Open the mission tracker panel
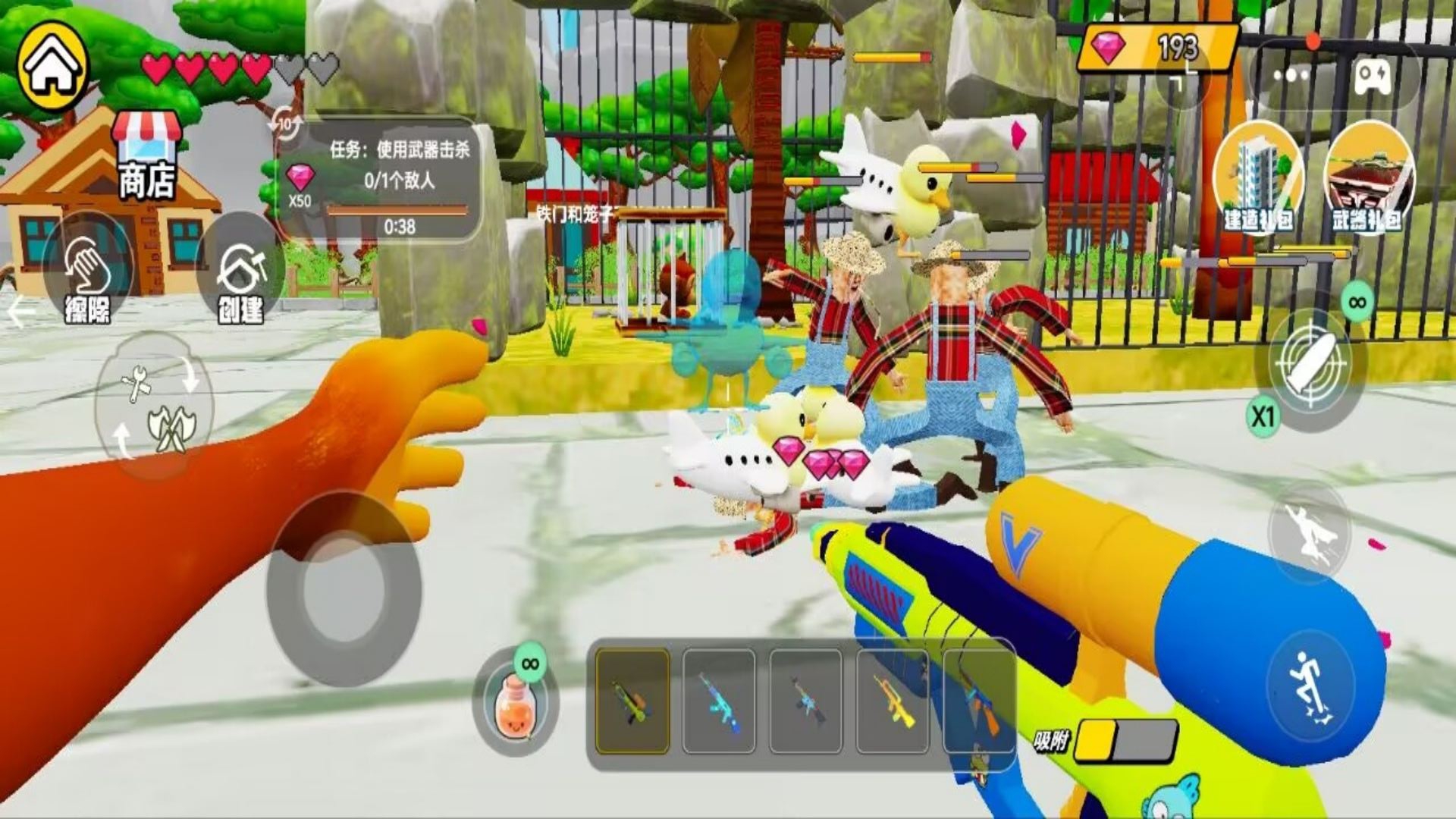Image resolution: width=1456 pixels, height=819 pixels. (x=379, y=180)
